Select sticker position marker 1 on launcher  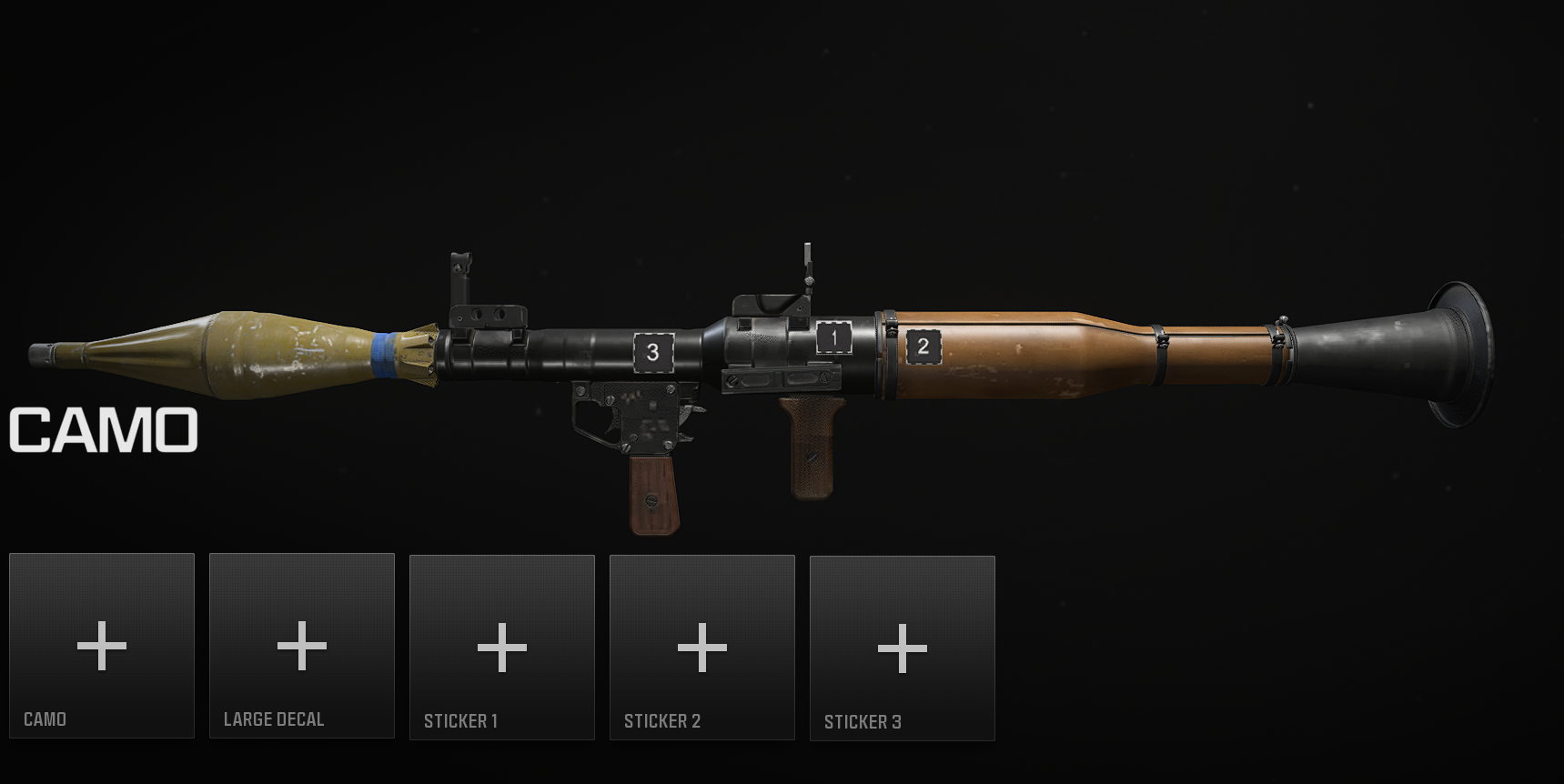click(x=833, y=337)
